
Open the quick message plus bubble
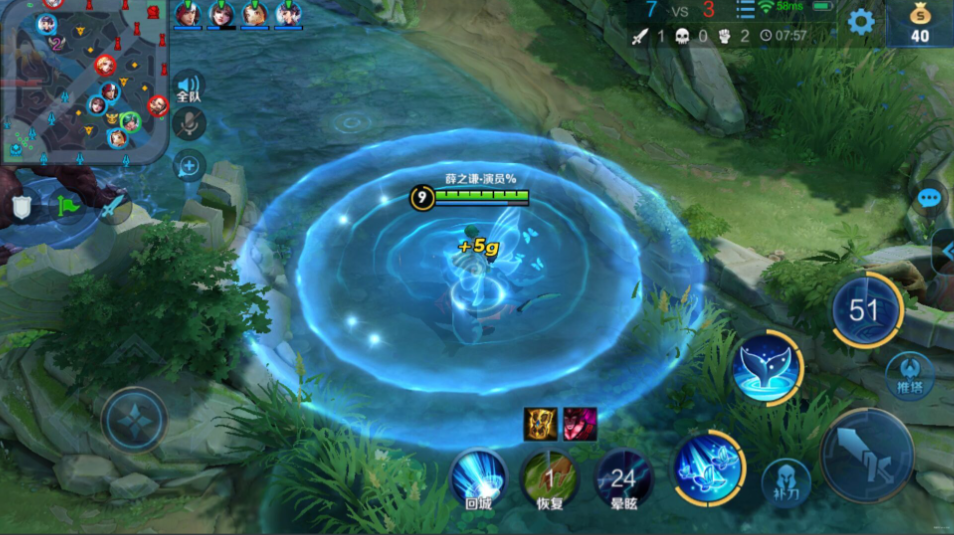click(189, 165)
